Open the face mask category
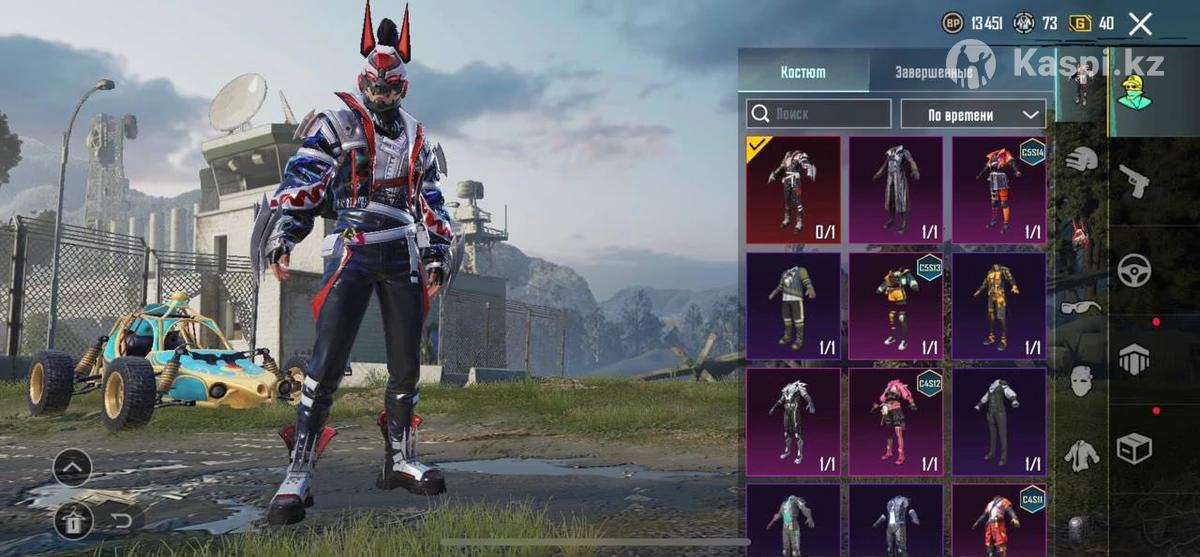 click(x=1080, y=381)
